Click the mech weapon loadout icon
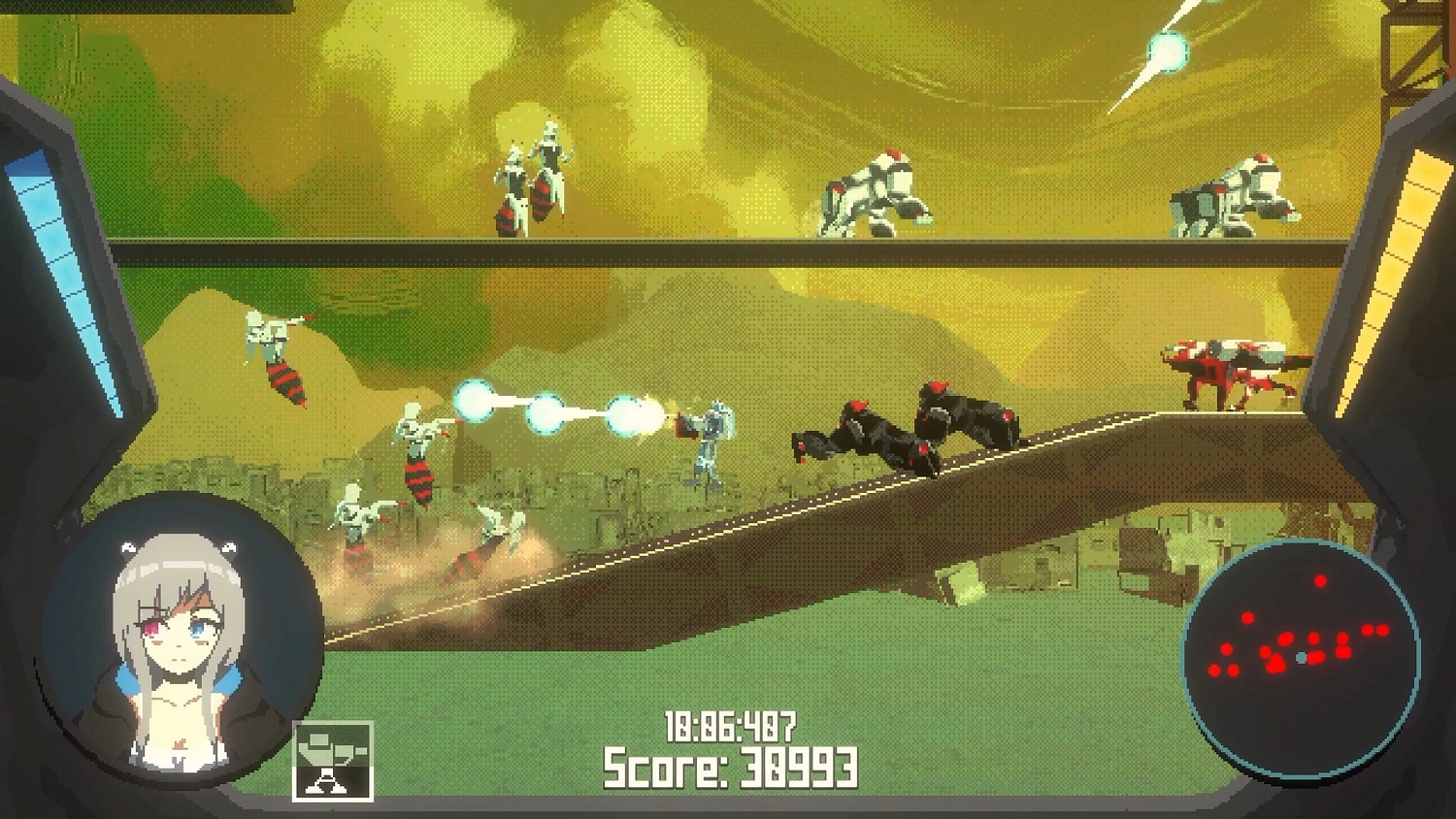This screenshot has width=1456, height=819. coord(334,759)
